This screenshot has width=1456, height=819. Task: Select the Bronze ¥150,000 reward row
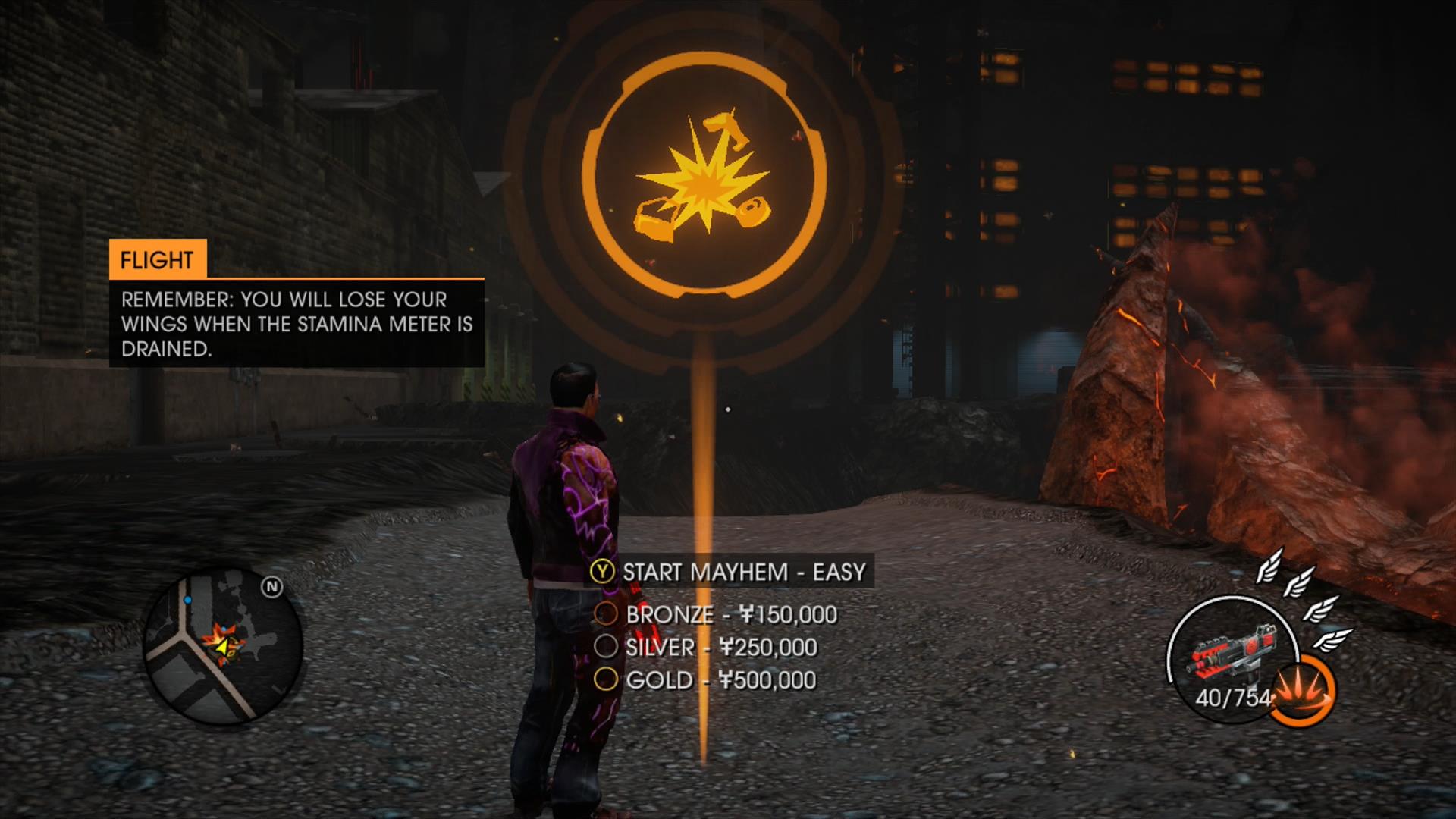(x=717, y=614)
